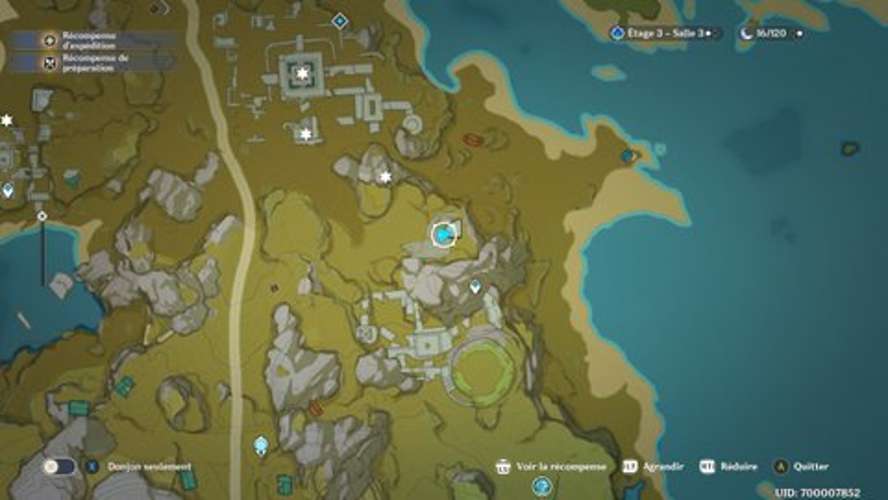Click Voir la récompense chest button
Image resolution: width=888 pixels, height=500 pixels.
point(503,466)
